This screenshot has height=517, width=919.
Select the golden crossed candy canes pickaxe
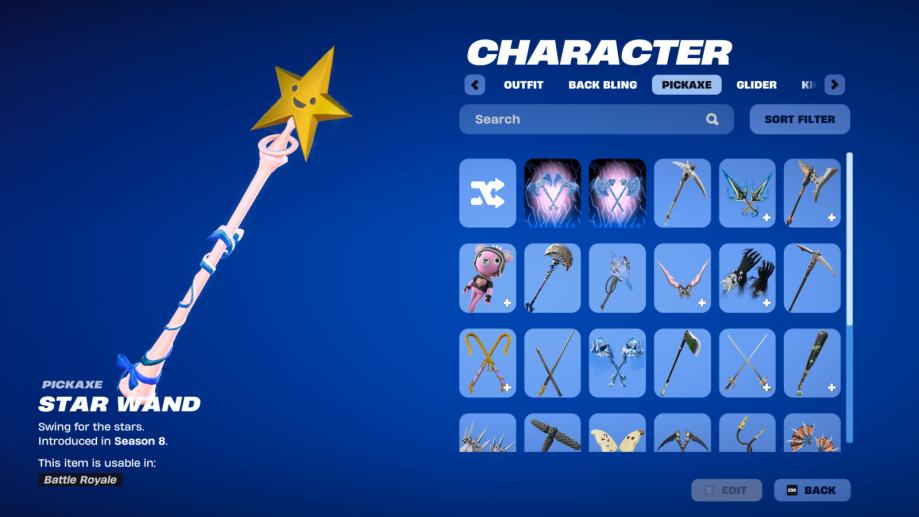coord(488,363)
